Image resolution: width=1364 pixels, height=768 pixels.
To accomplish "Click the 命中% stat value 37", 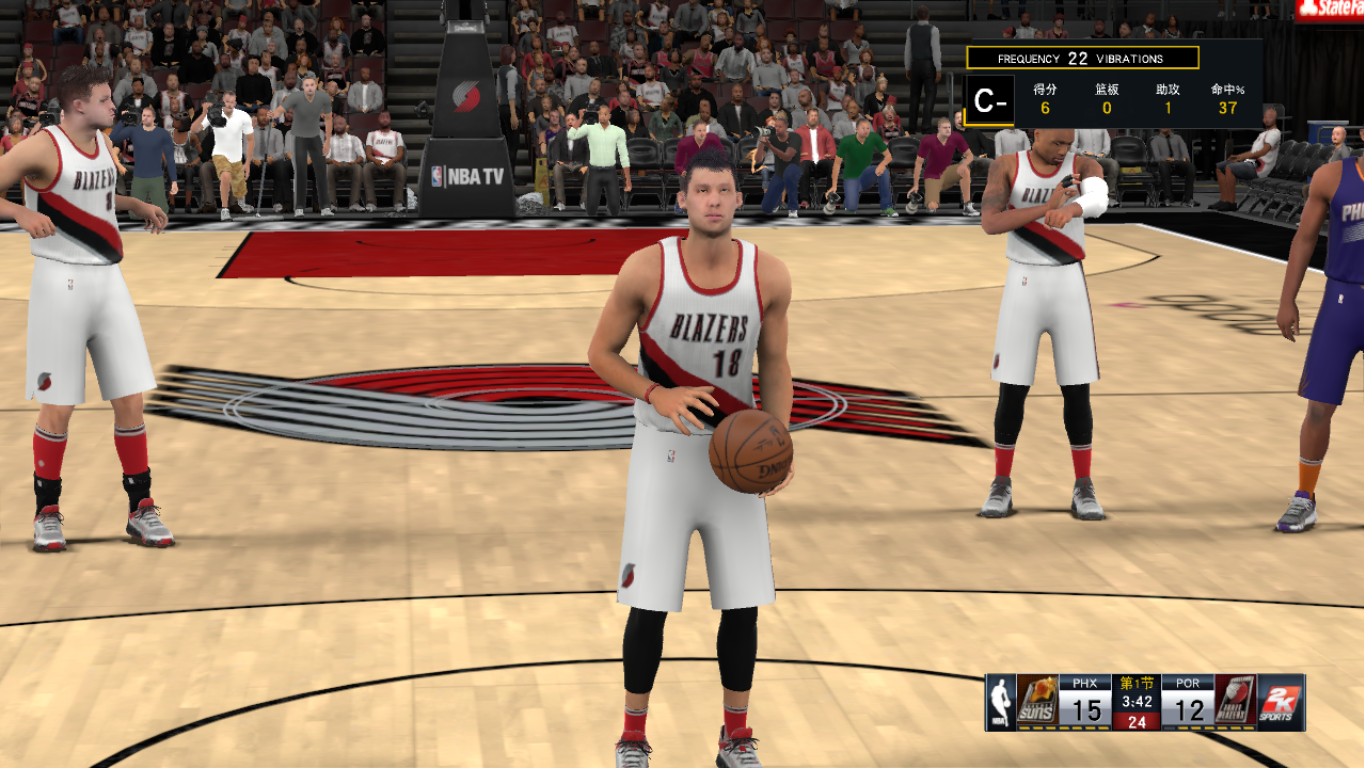I will click(x=1229, y=110).
